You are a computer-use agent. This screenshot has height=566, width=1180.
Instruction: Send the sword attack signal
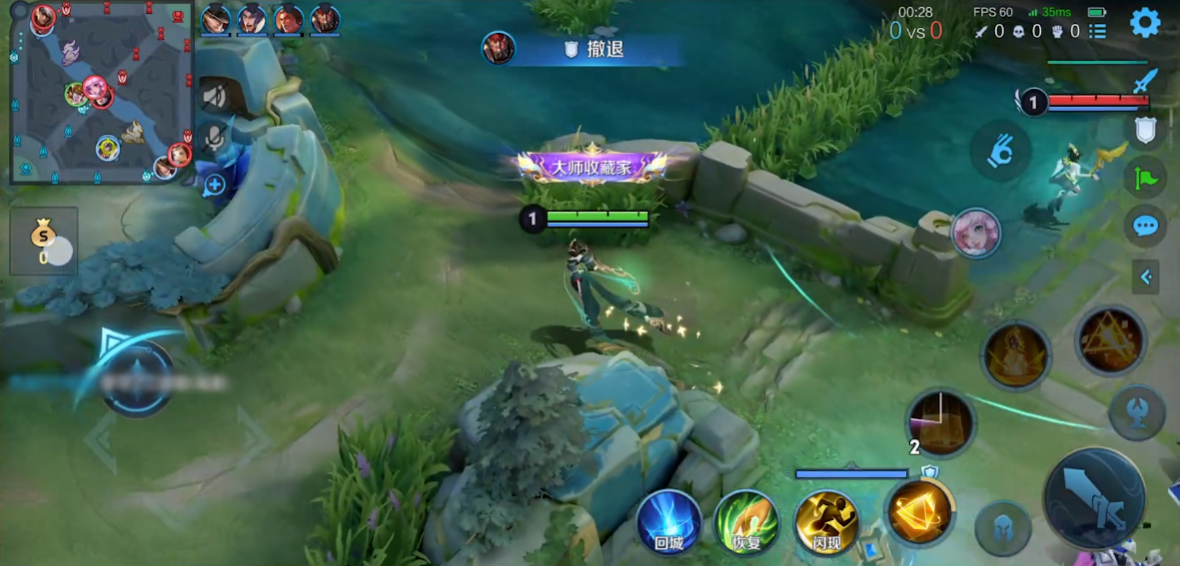(x=1145, y=81)
